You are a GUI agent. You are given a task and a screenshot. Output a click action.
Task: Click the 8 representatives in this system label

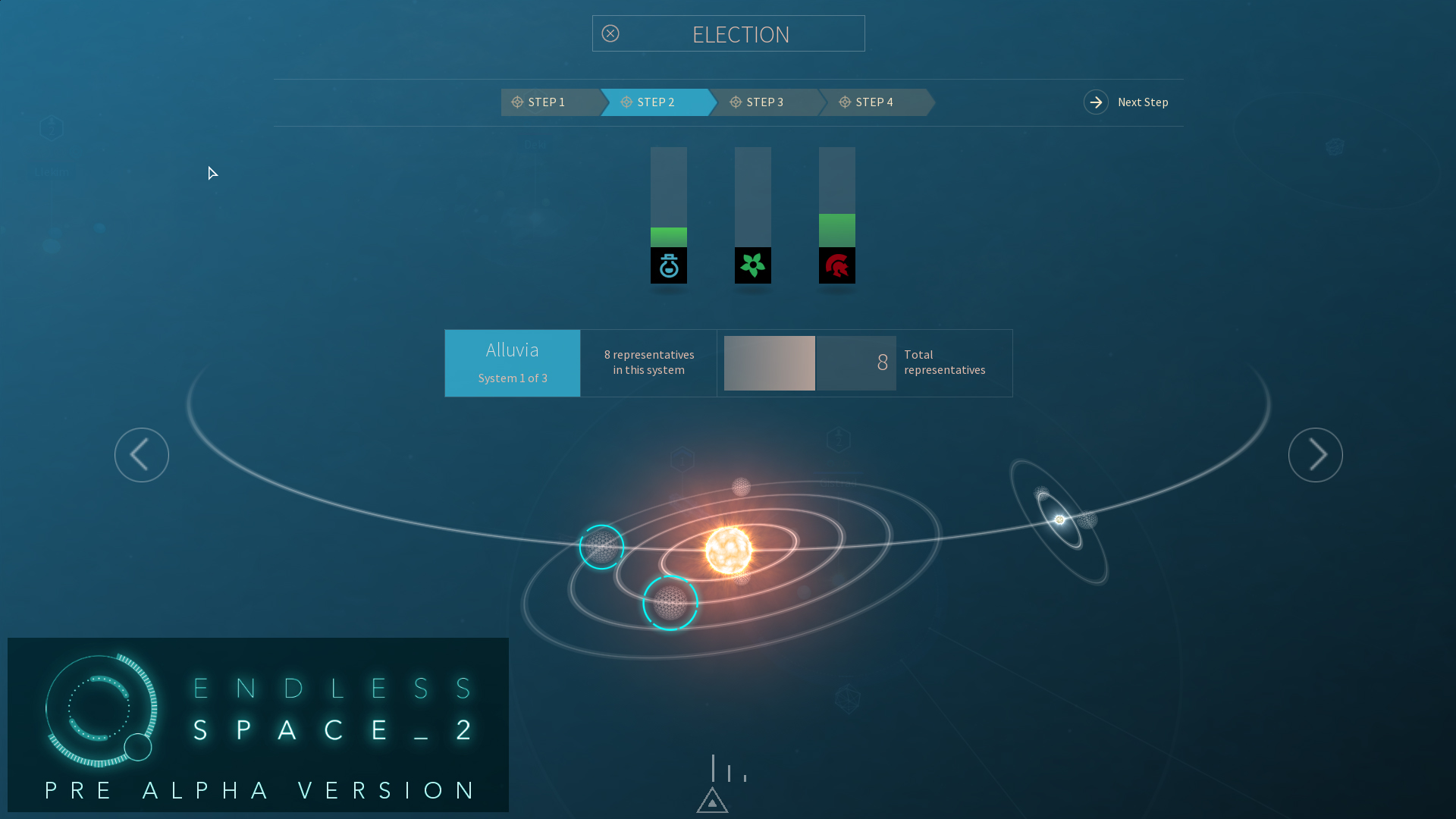pyautogui.click(x=648, y=362)
